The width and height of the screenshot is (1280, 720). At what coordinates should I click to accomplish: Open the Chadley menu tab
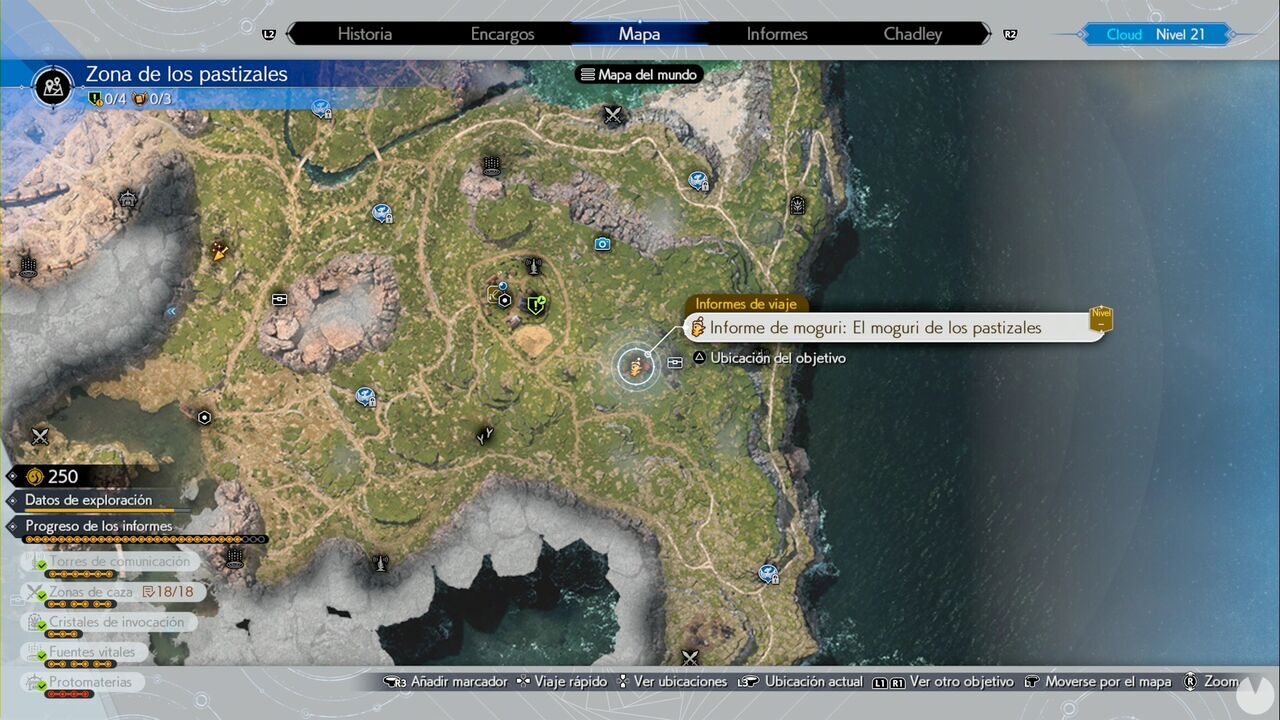tap(912, 33)
